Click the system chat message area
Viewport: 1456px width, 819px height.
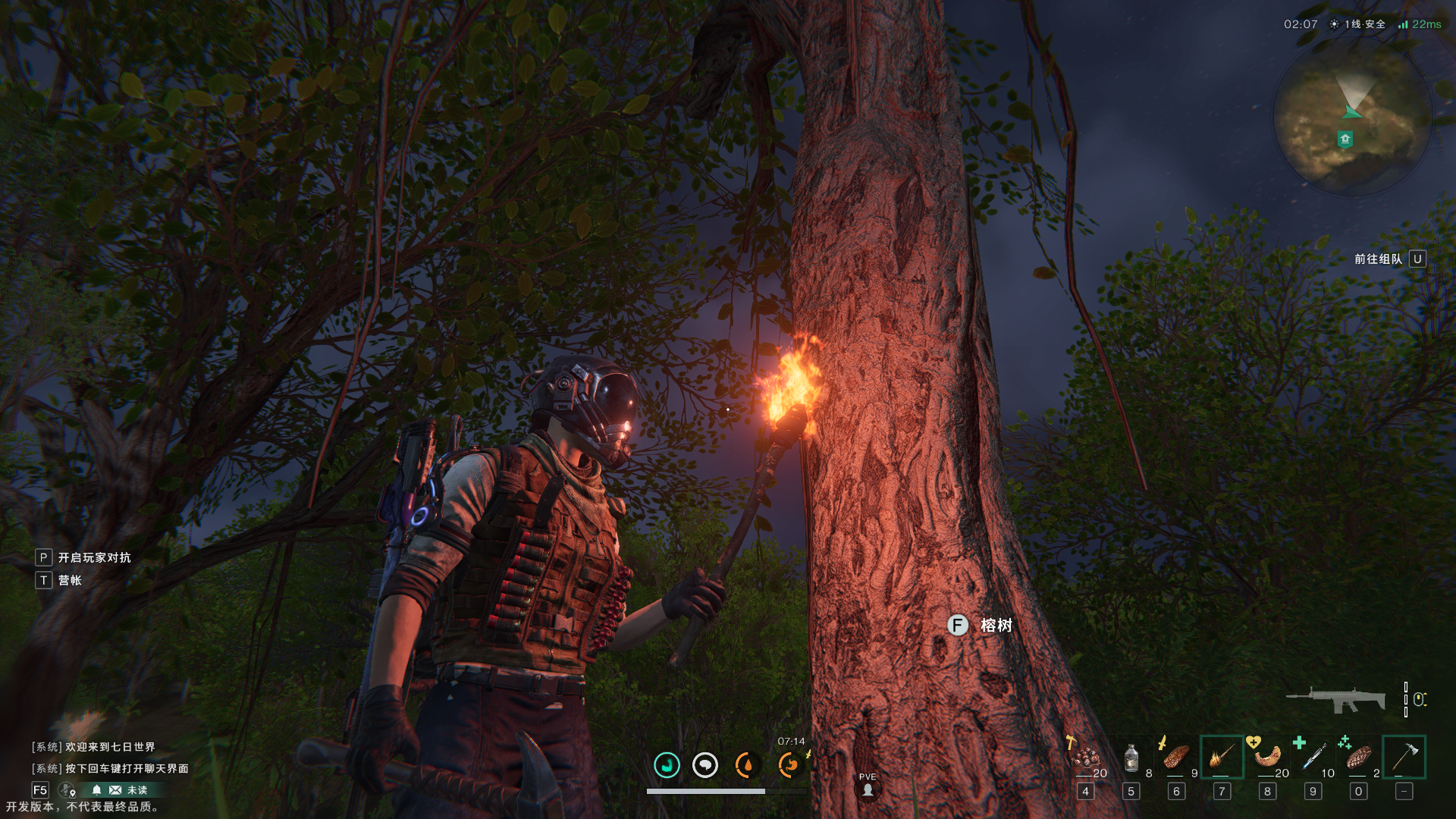tap(110, 758)
